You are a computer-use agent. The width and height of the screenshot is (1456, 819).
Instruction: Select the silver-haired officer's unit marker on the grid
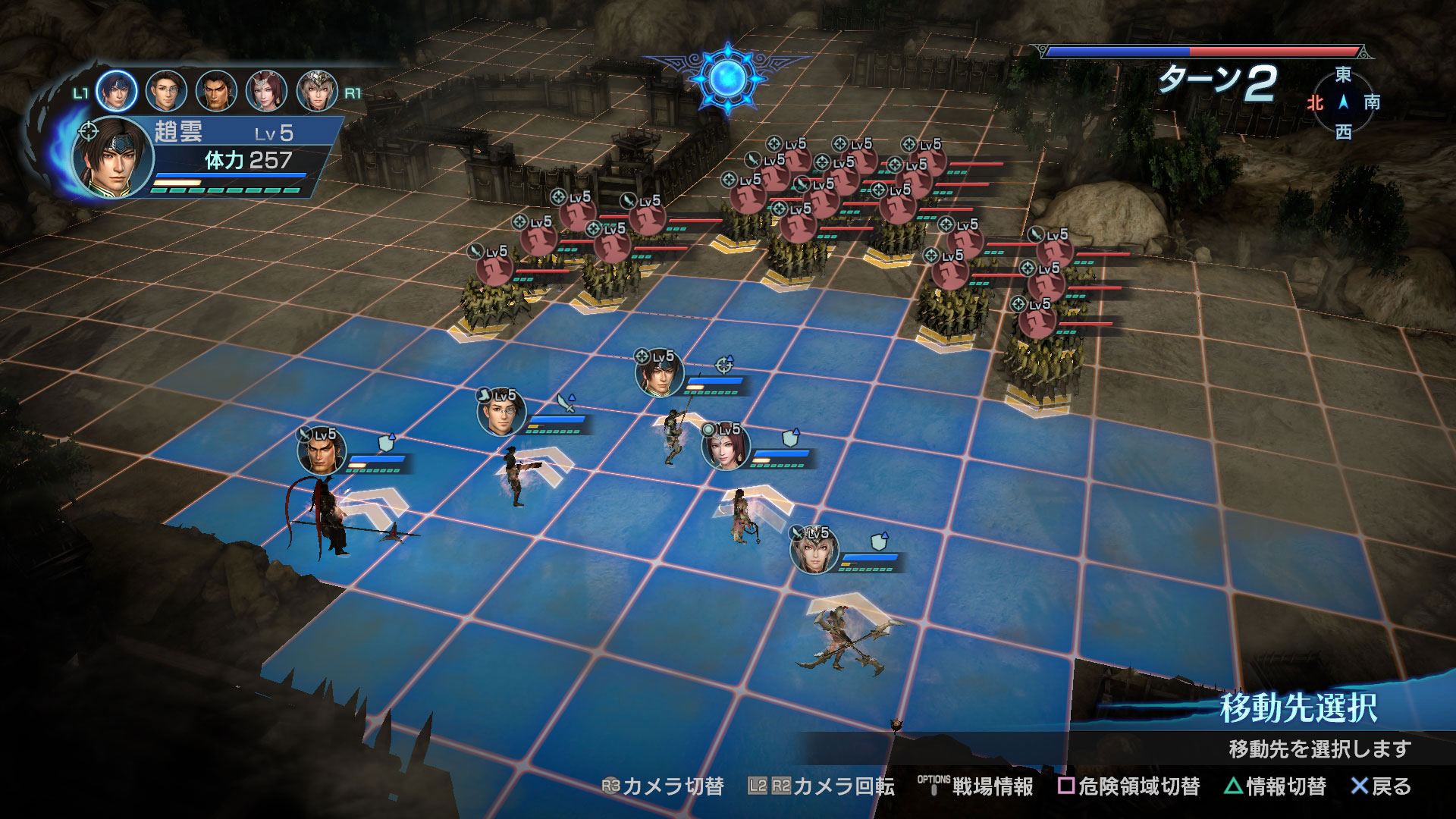pos(814,551)
